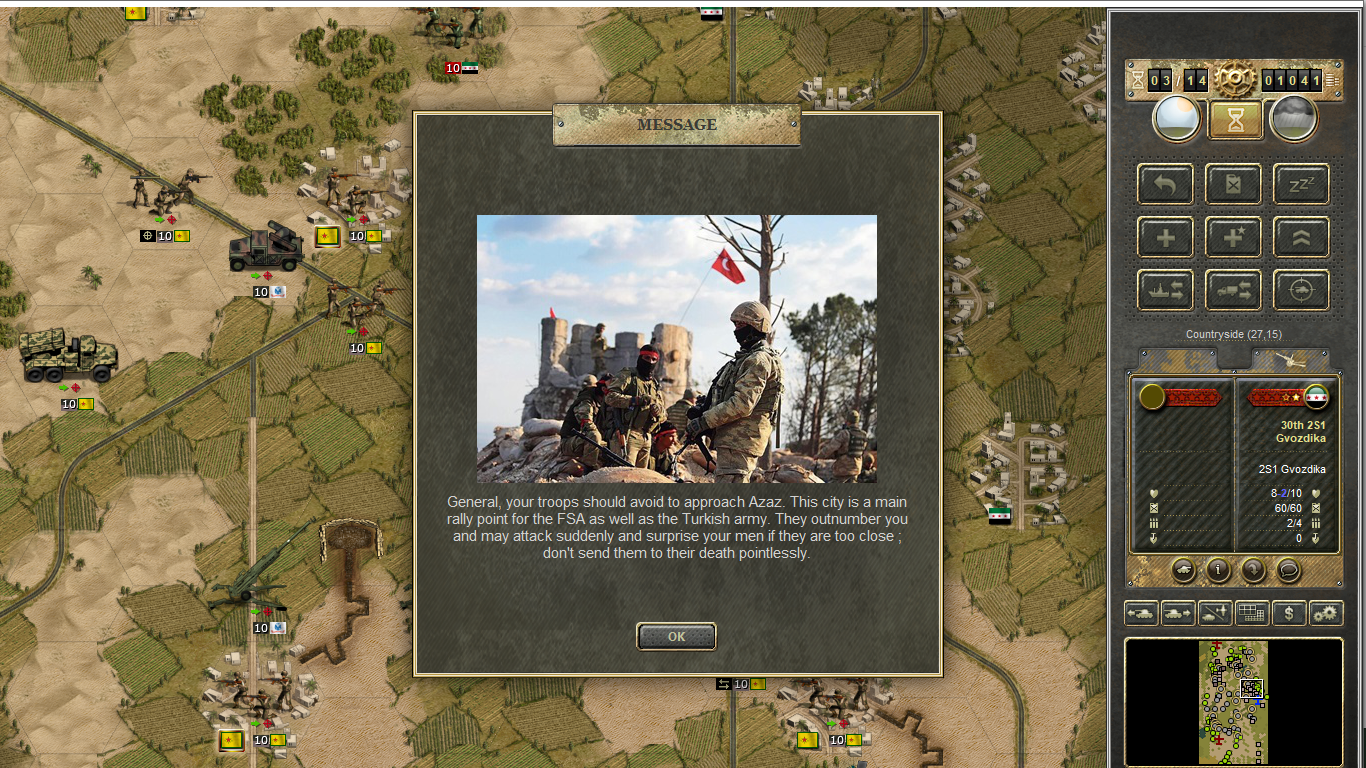This screenshot has width=1366, height=768.
Task: Upgrade the unit with the chevrons button
Action: click(1301, 237)
